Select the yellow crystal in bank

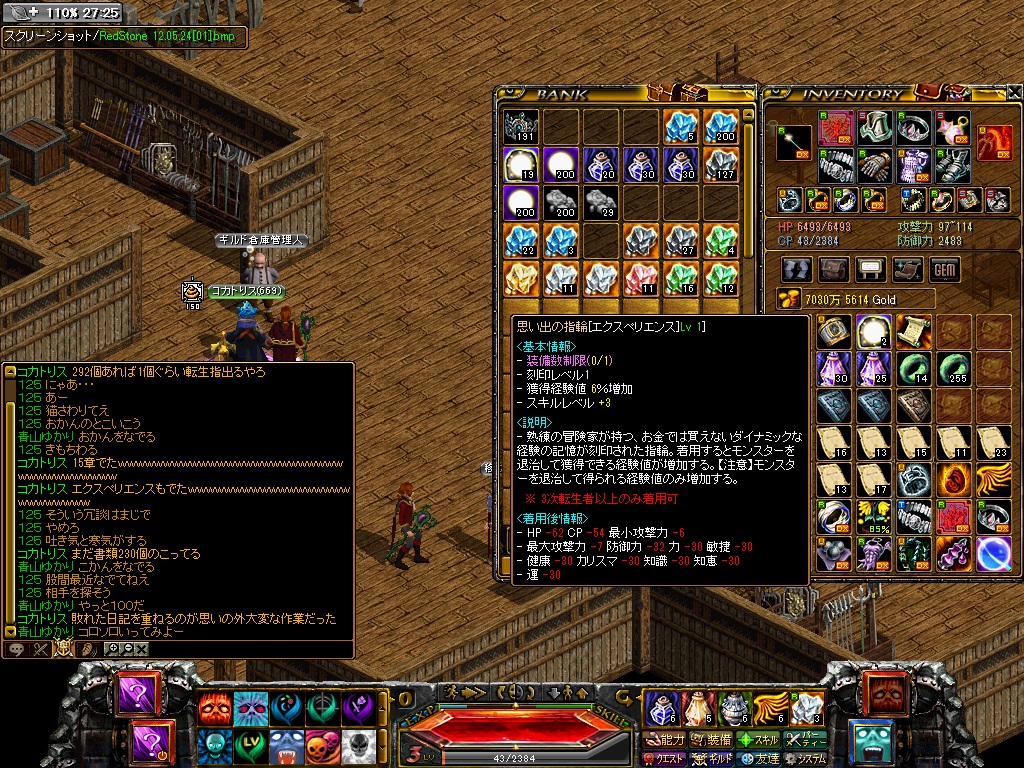(521, 278)
